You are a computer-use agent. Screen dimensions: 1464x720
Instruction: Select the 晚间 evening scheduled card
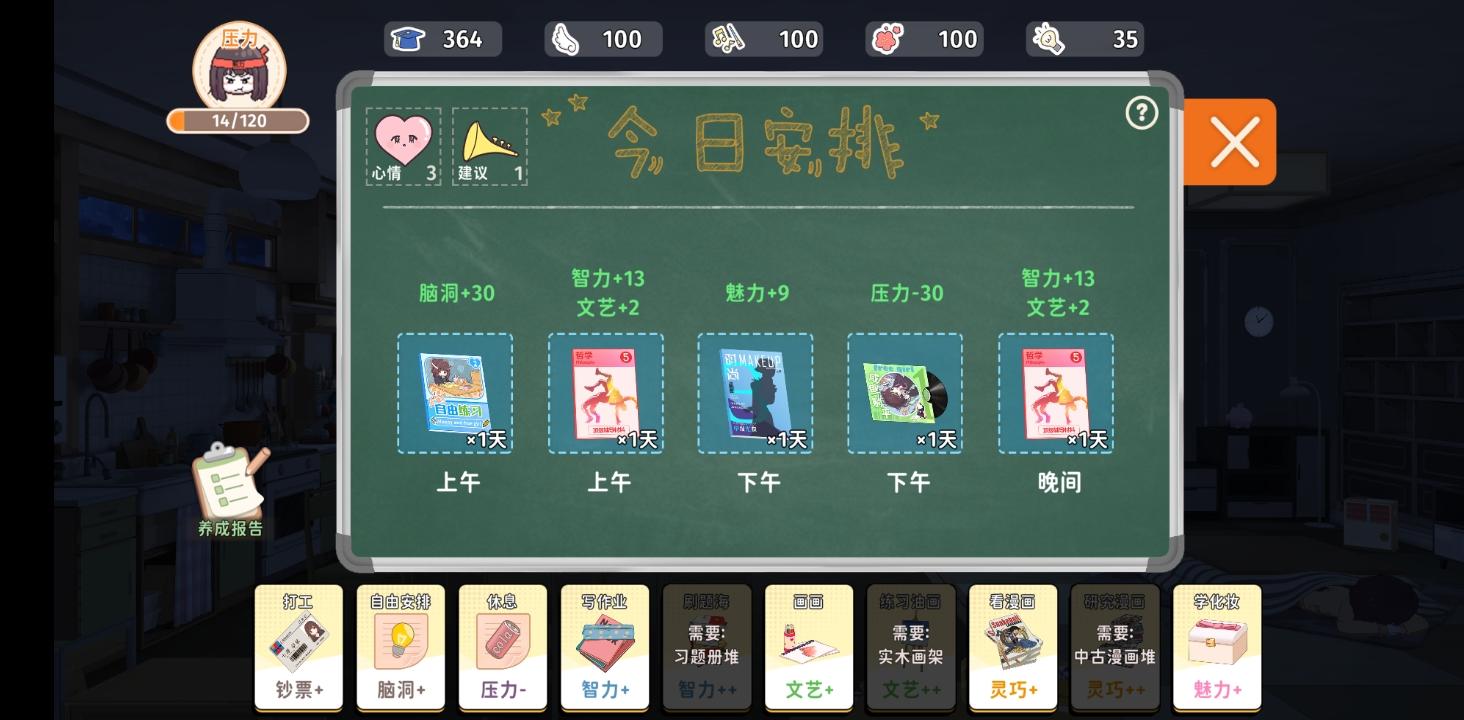pos(1055,392)
